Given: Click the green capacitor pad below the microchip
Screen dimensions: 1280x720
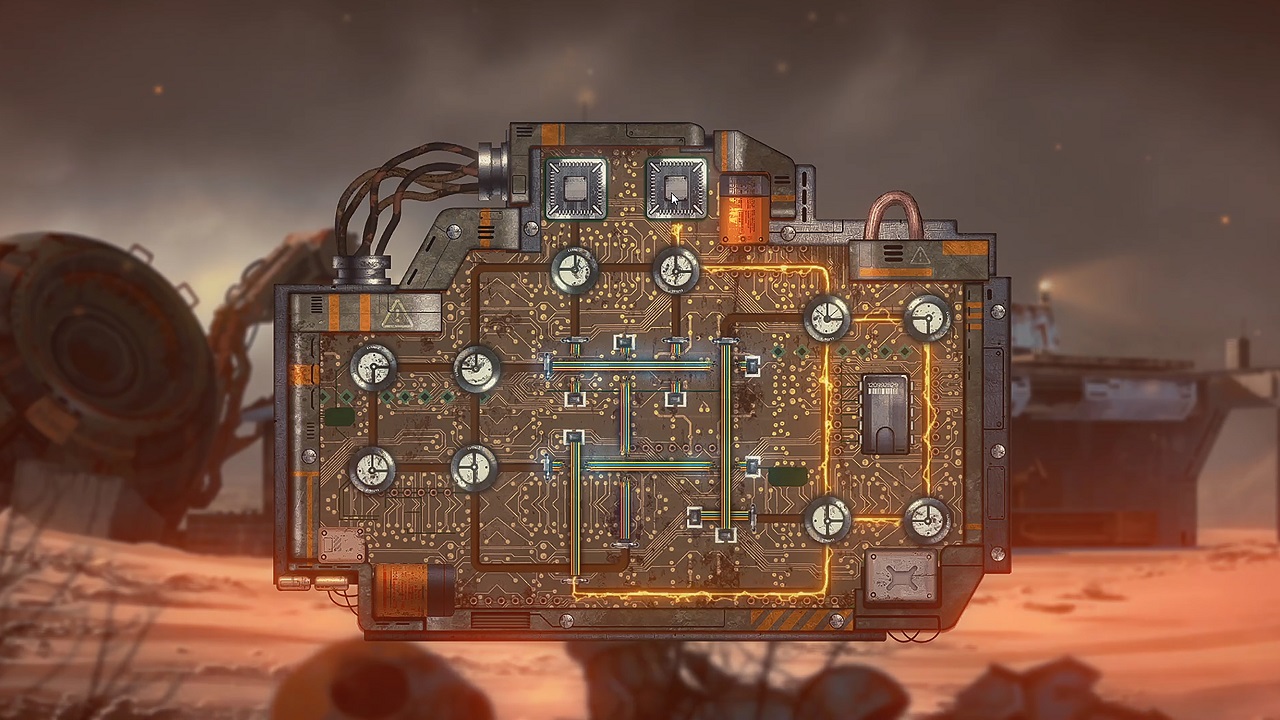Looking at the screenshot, I should (x=790, y=476).
